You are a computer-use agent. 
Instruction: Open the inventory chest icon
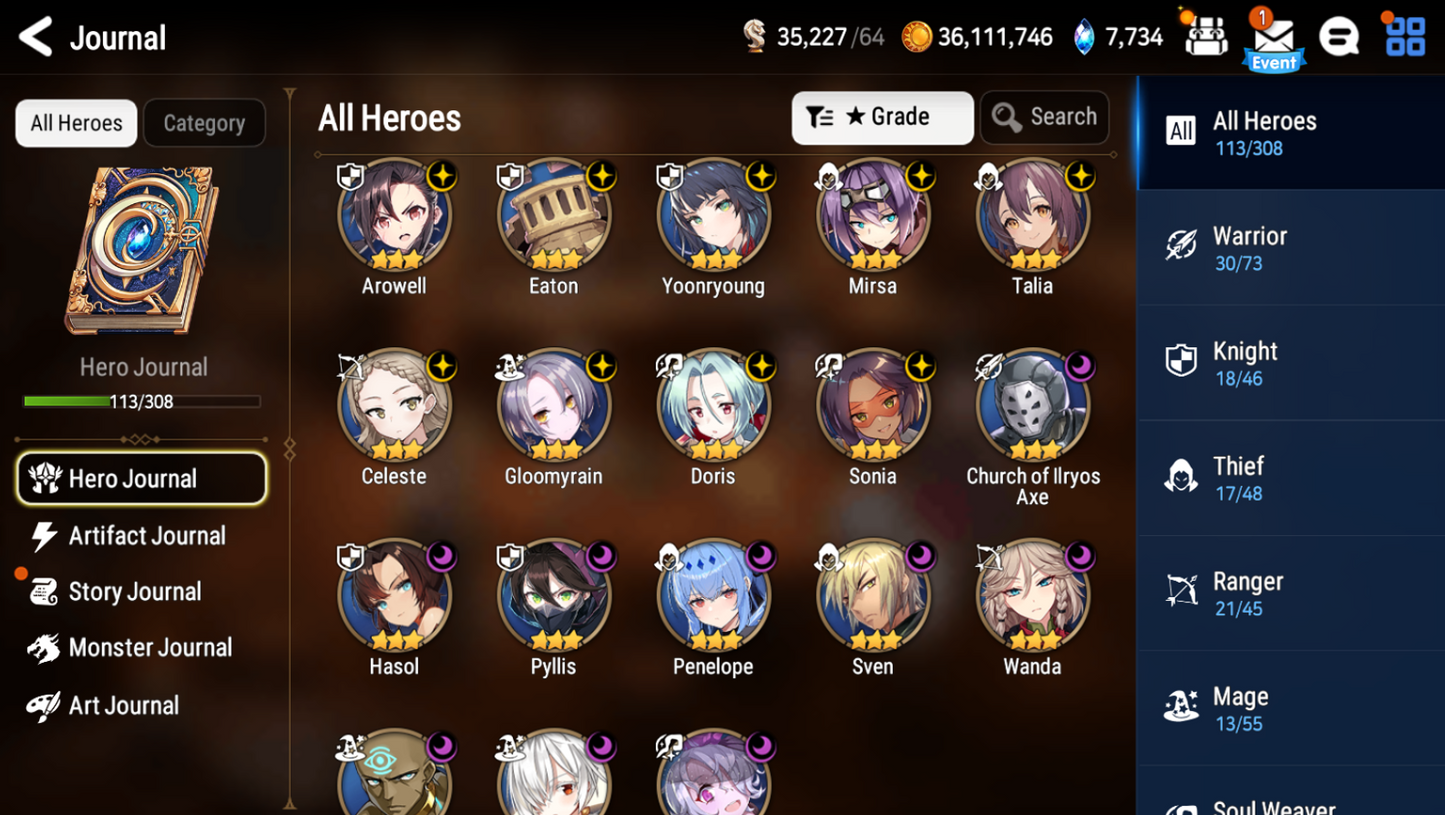(1205, 37)
